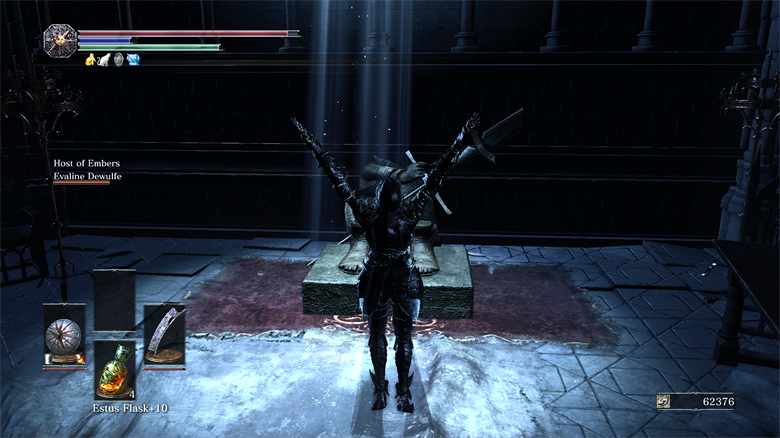Click the white cat status effect icon
Screen dimensions: 780x438
pyautogui.click(x=104, y=60)
